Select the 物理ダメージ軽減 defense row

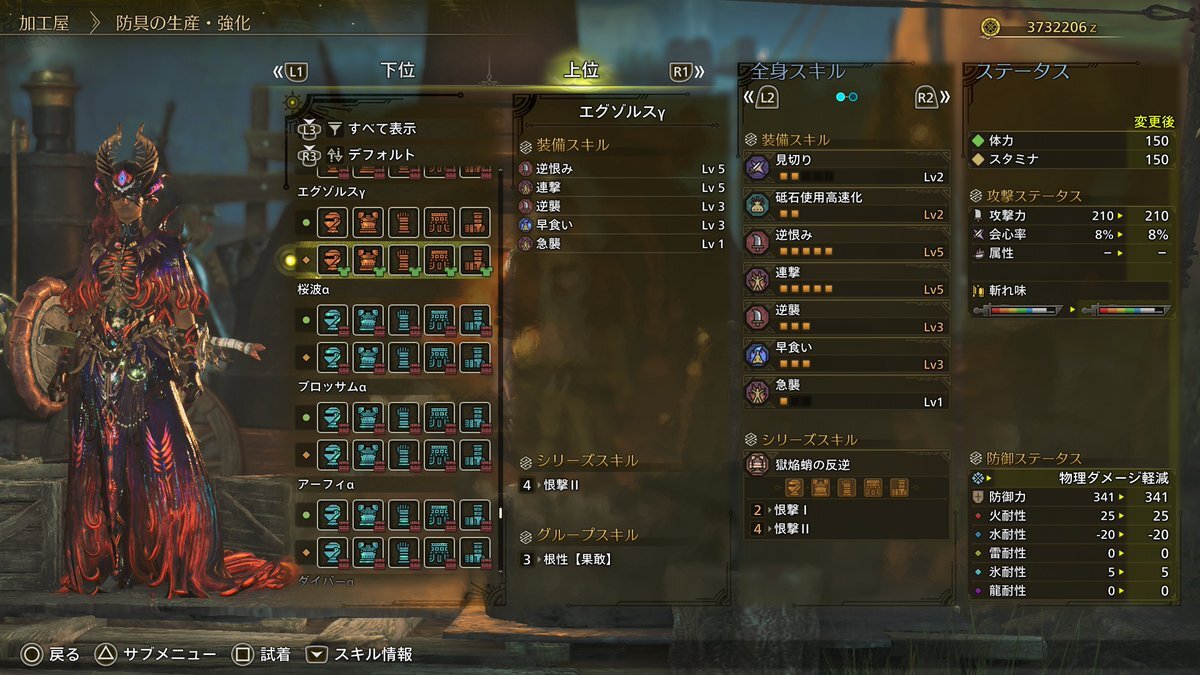click(x=1071, y=478)
